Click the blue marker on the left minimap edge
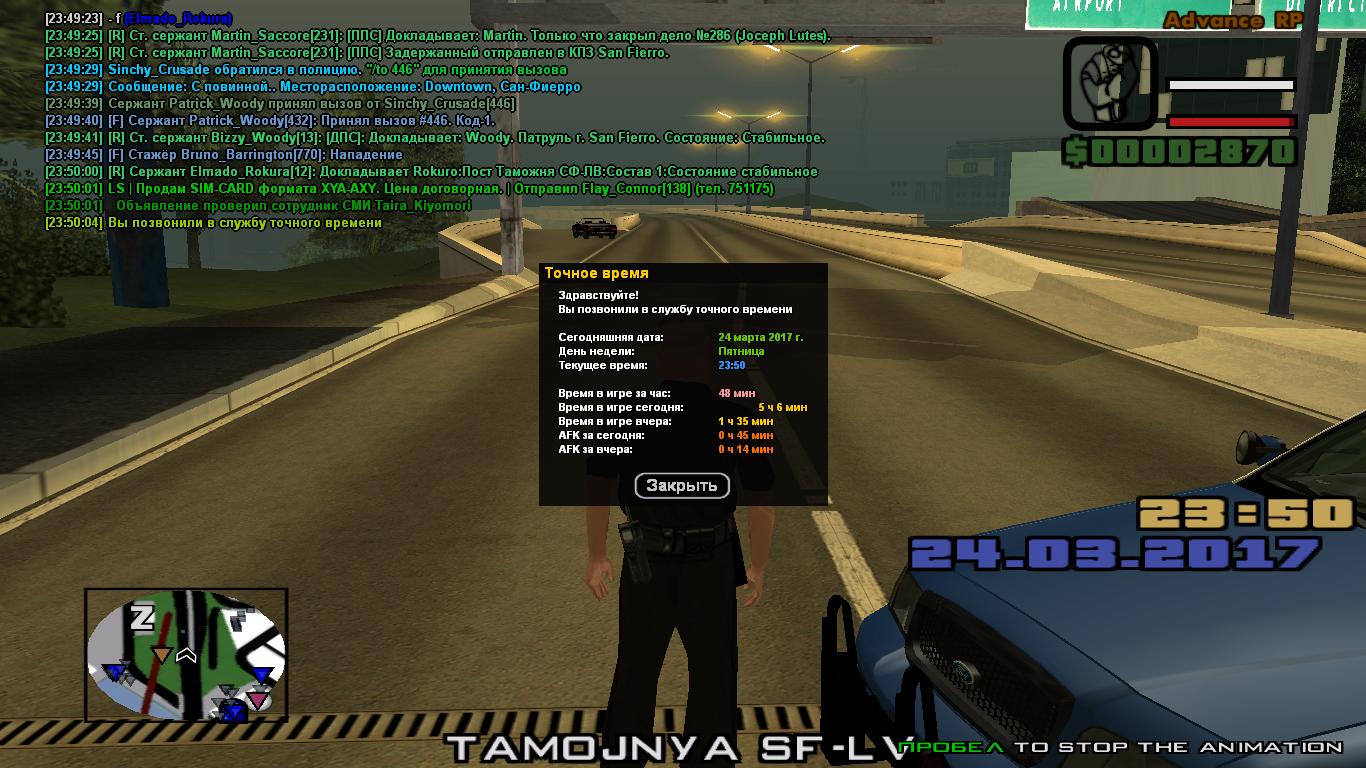This screenshot has width=1366, height=768. point(114,672)
